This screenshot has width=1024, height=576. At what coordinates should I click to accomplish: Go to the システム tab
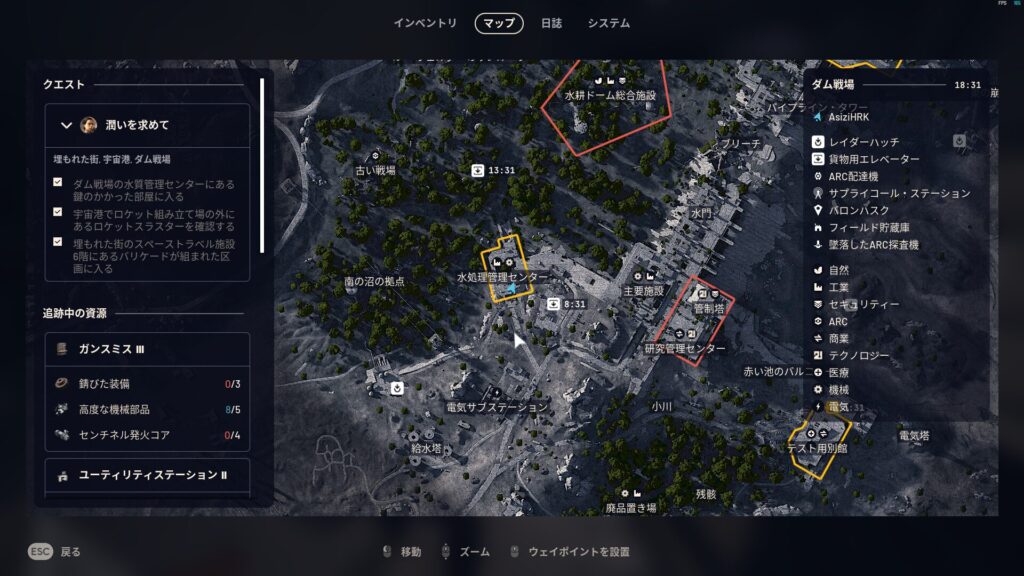point(609,23)
